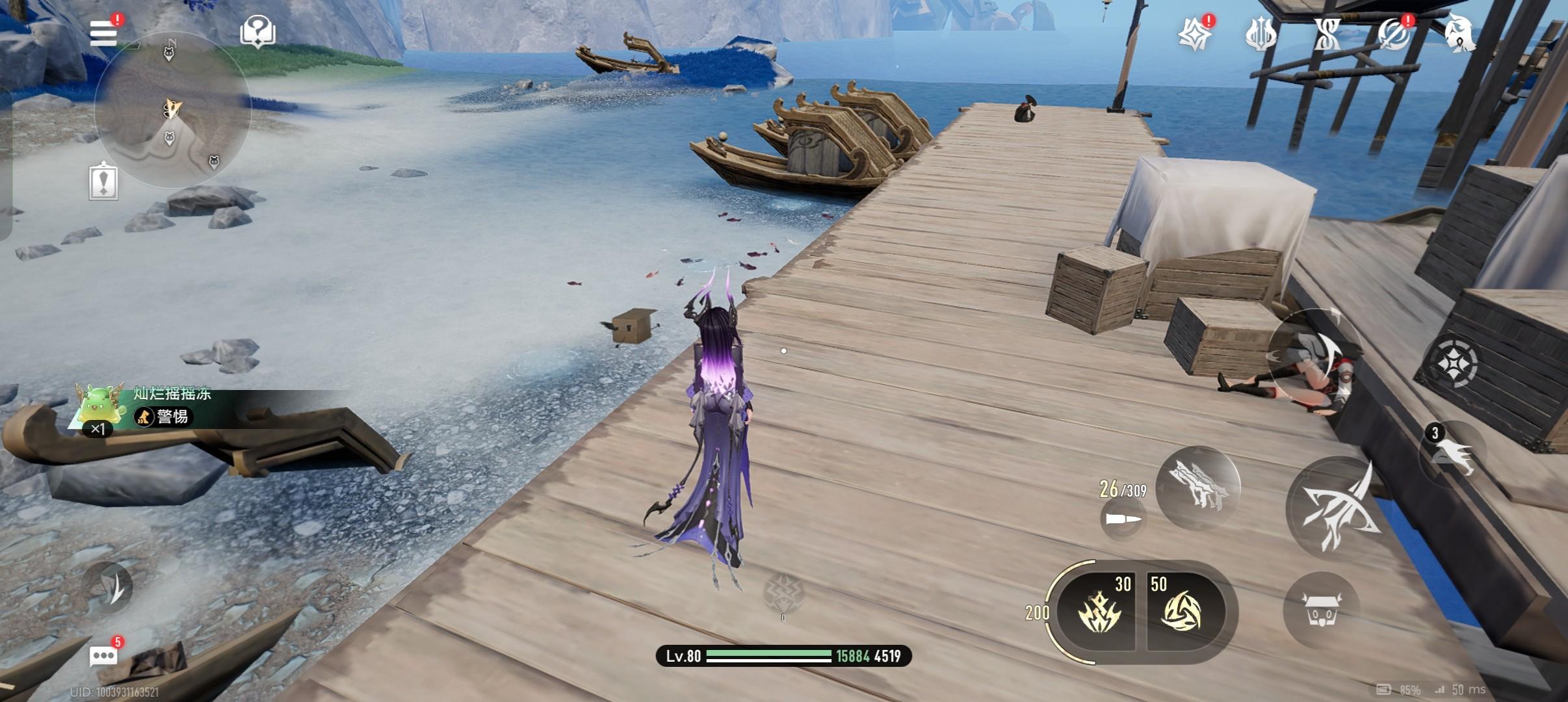Tap the ranged gun weapon button

[1197, 489]
